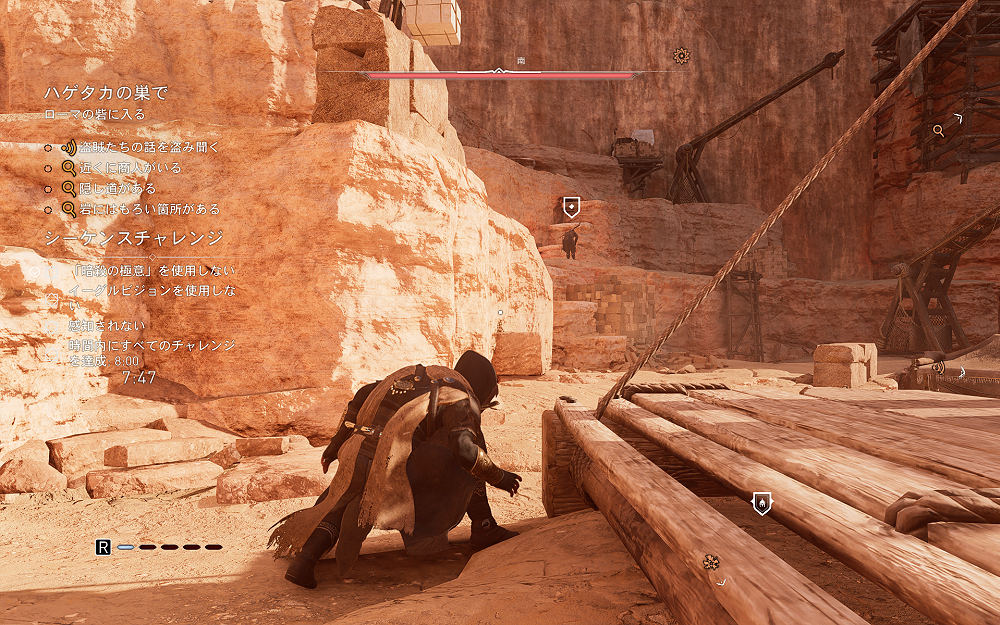Select the 近くに商人がいる clue objective
The image size is (1000, 625).
(x=132, y=168)
